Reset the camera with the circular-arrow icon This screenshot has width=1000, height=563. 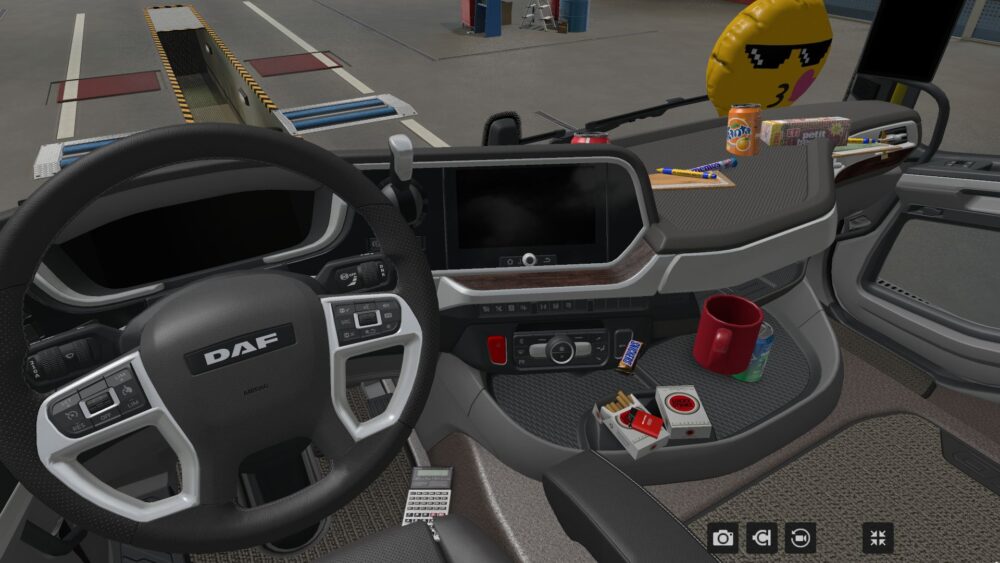coord(800,538)
